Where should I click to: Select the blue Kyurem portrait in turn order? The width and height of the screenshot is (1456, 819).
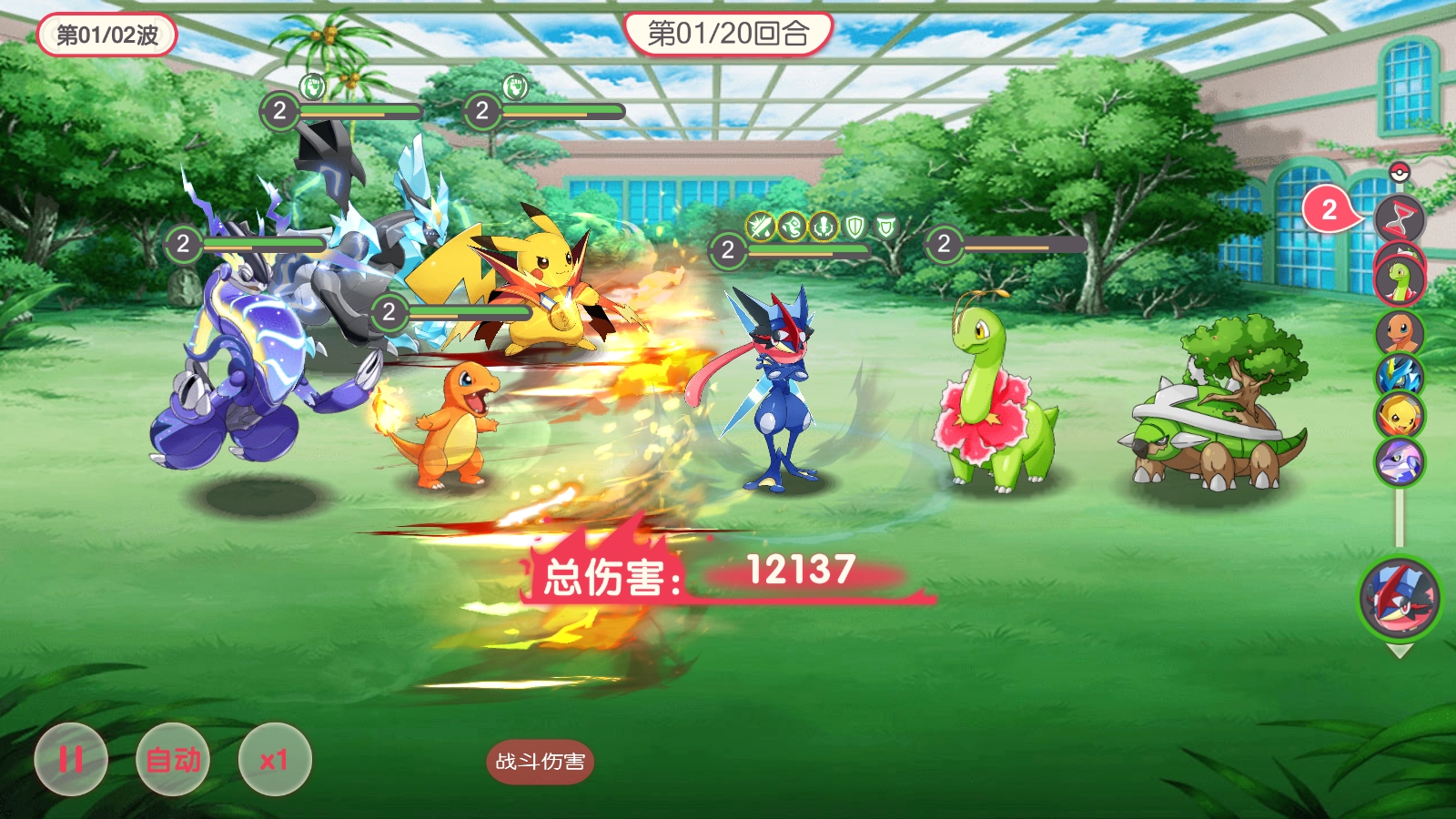(x=1400, y=375)
